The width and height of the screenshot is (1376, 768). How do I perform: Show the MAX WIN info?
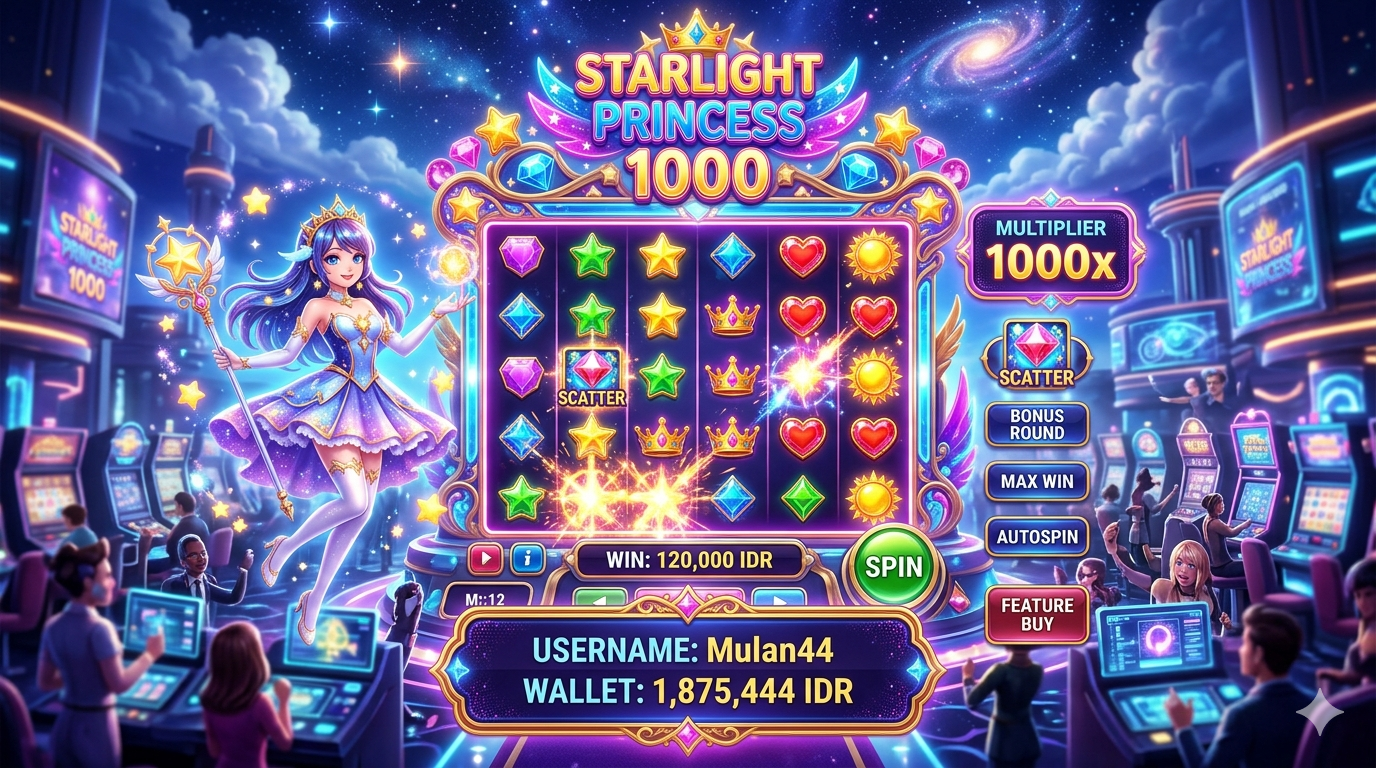pyautogui.click(x=1037, y=481)
